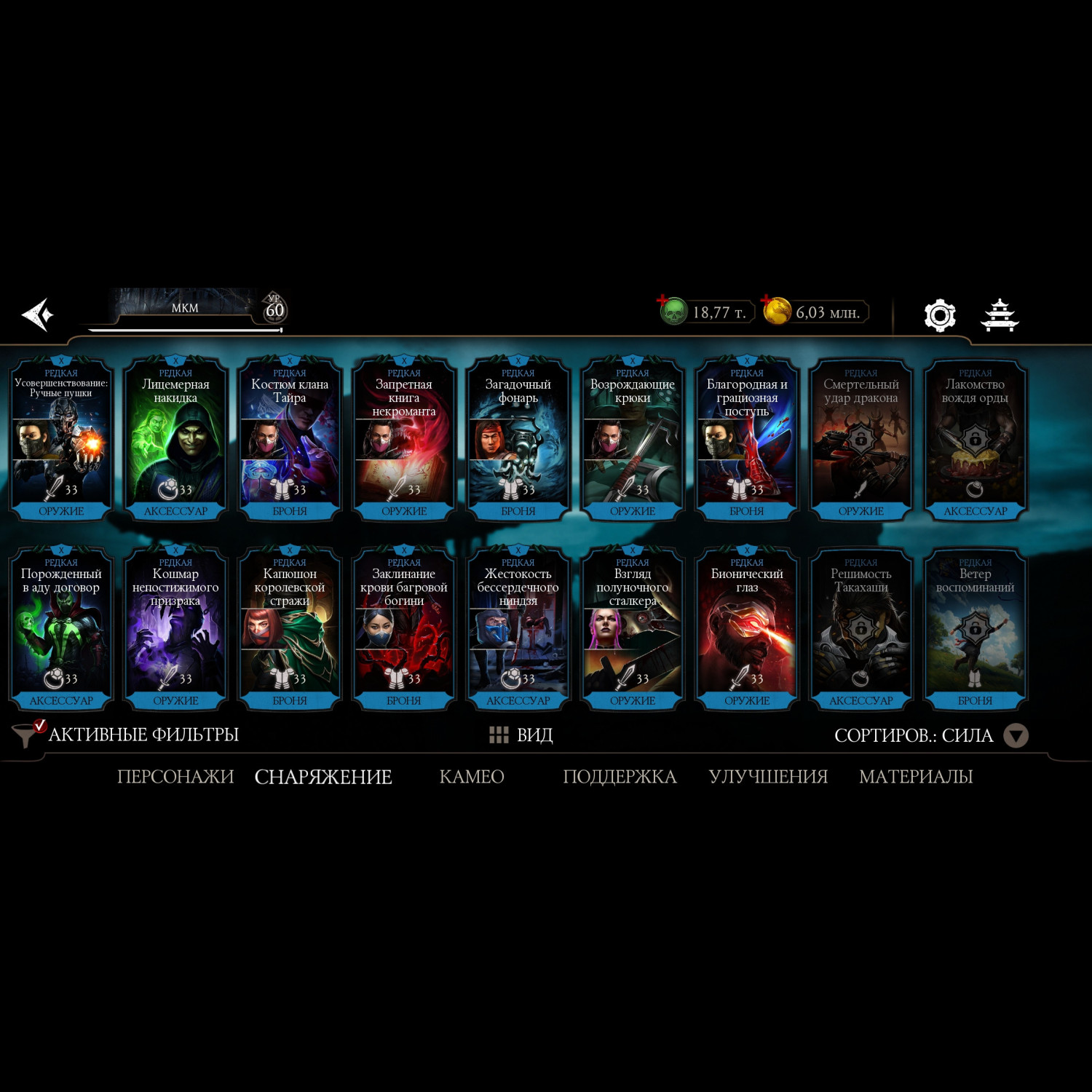Switch to the Персонажи tab
The height and width of the screenshot is (1092, 1092).
coord(175,777)
